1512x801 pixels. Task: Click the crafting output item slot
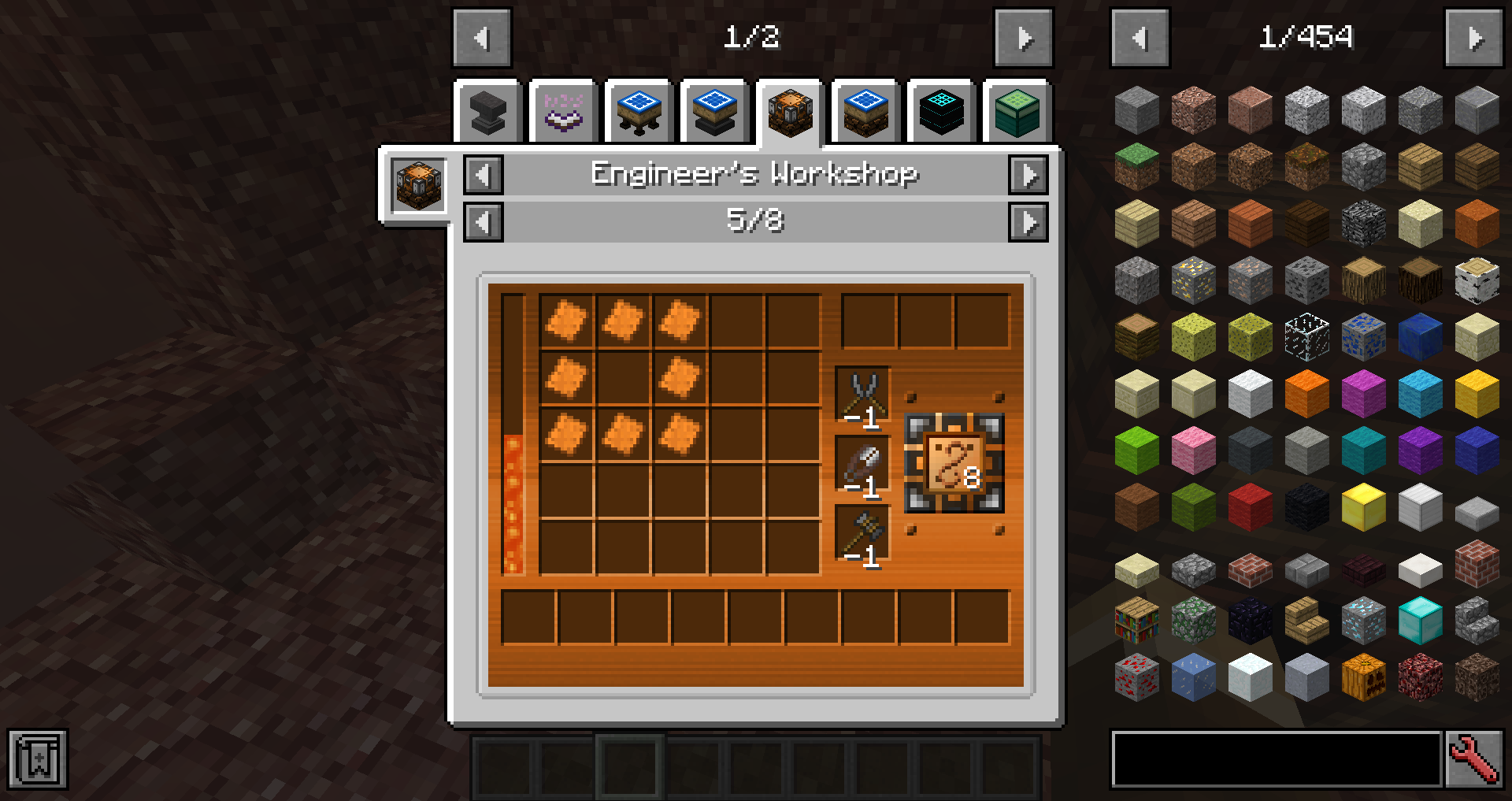pyautogui.click(x=954, y=463)
